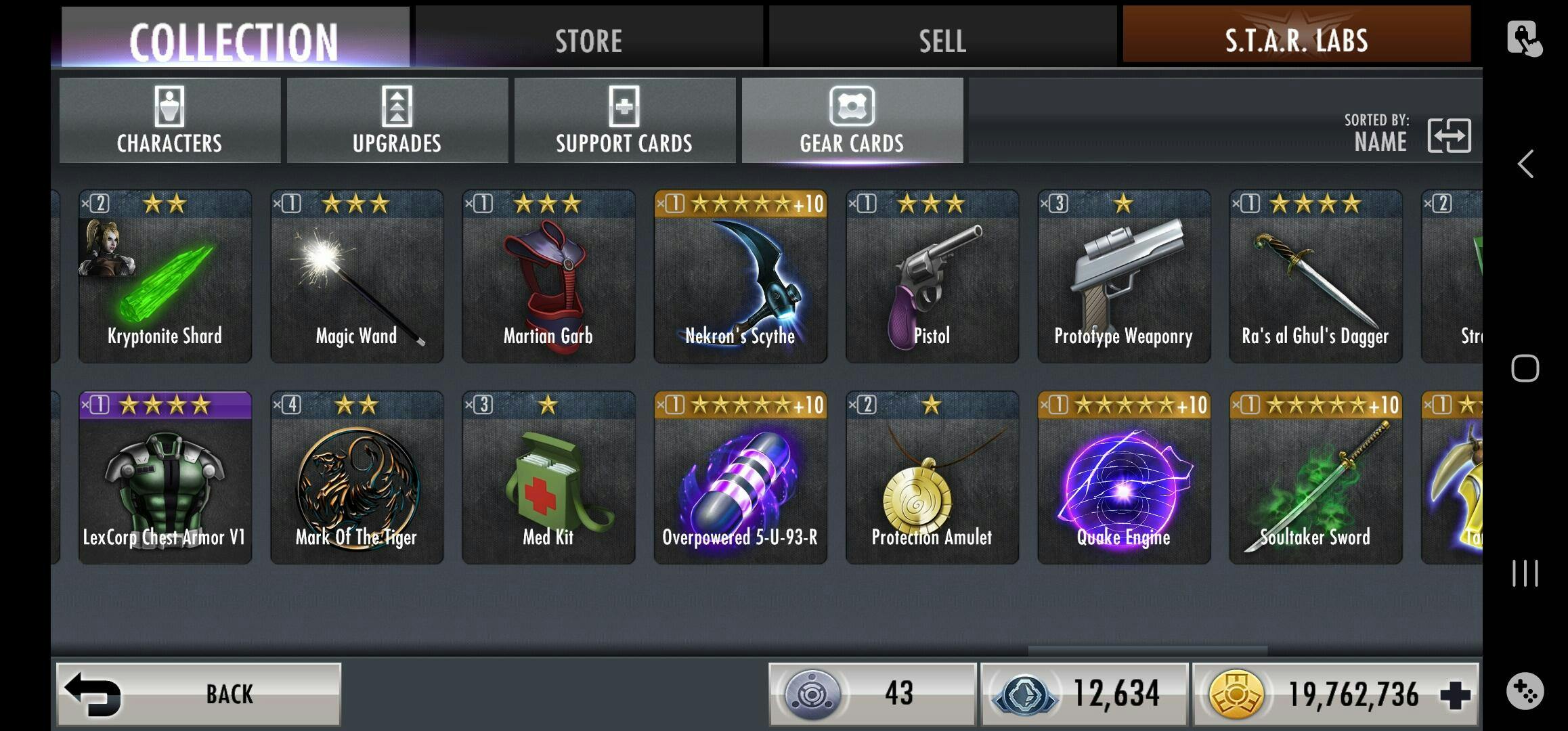This screenshot has height=731, width=1568.
Task: Choose Ra's al Ghul's Dagger card
Action: click(x=1315, y=276)
